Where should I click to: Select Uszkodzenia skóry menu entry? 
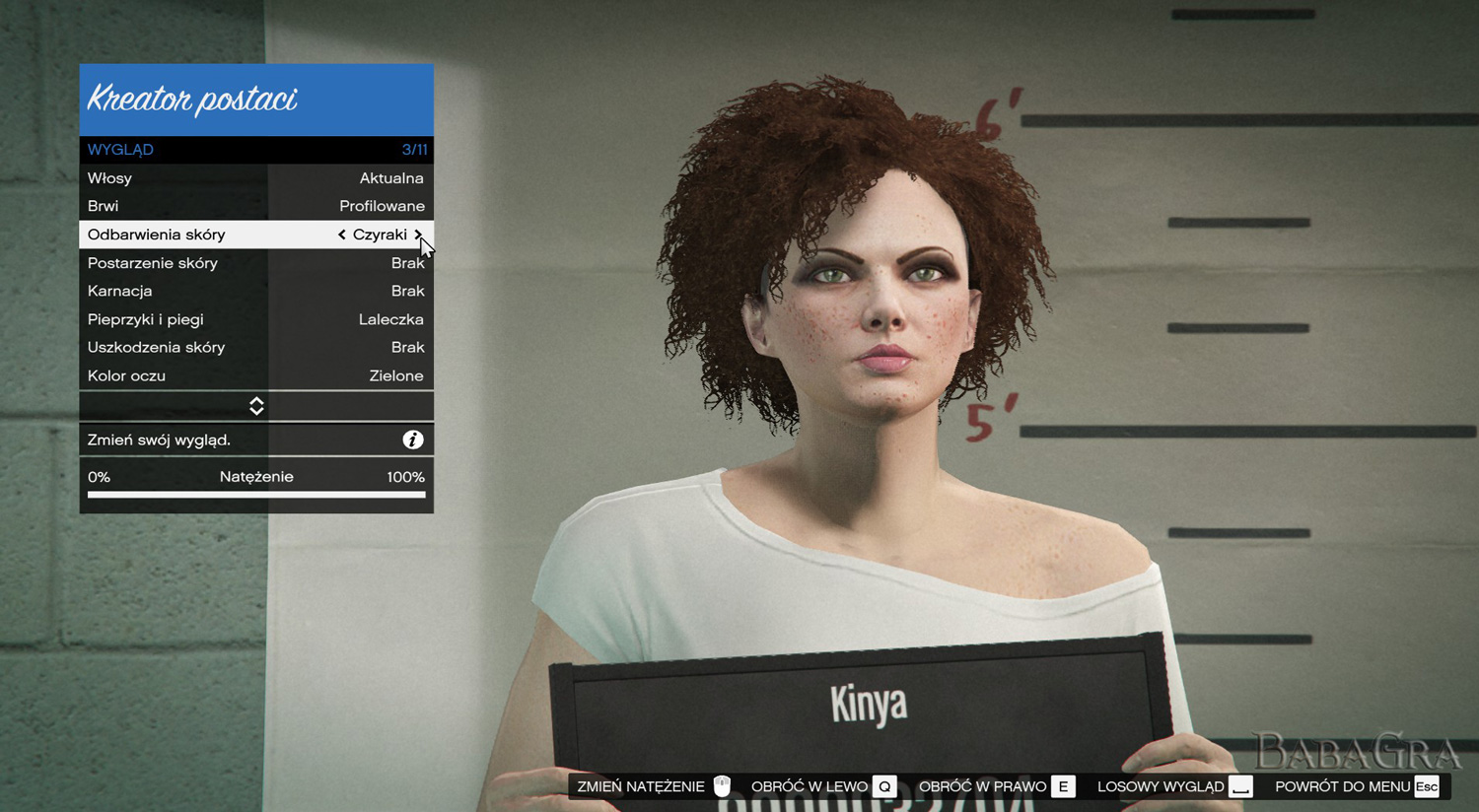[255, 347]
